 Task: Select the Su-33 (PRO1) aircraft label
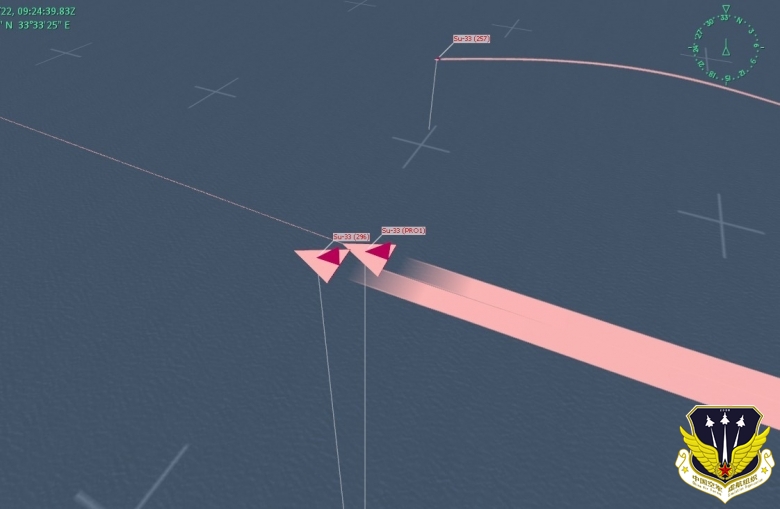point(403,231)
